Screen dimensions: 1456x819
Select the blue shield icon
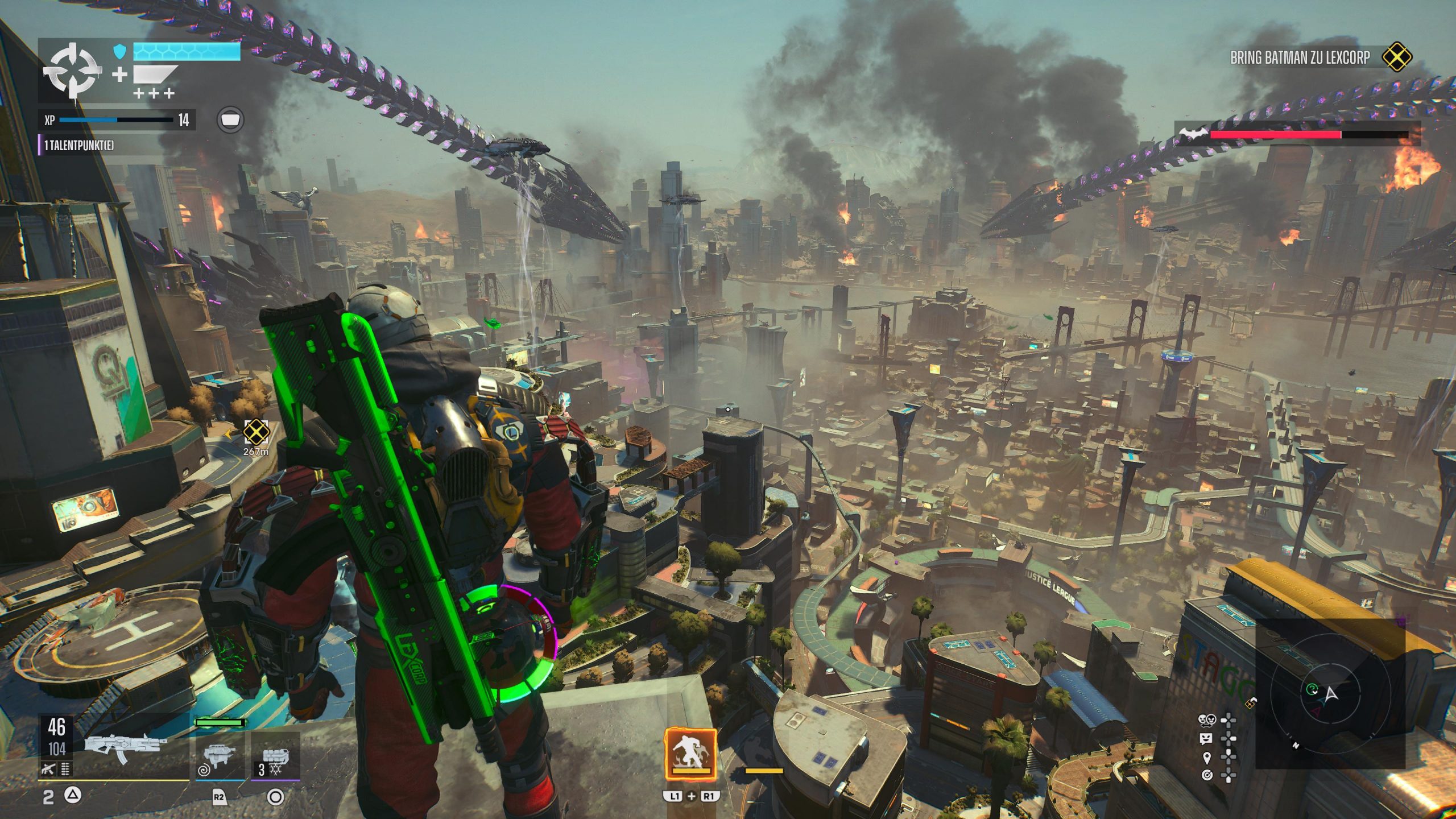coord(119,52)
